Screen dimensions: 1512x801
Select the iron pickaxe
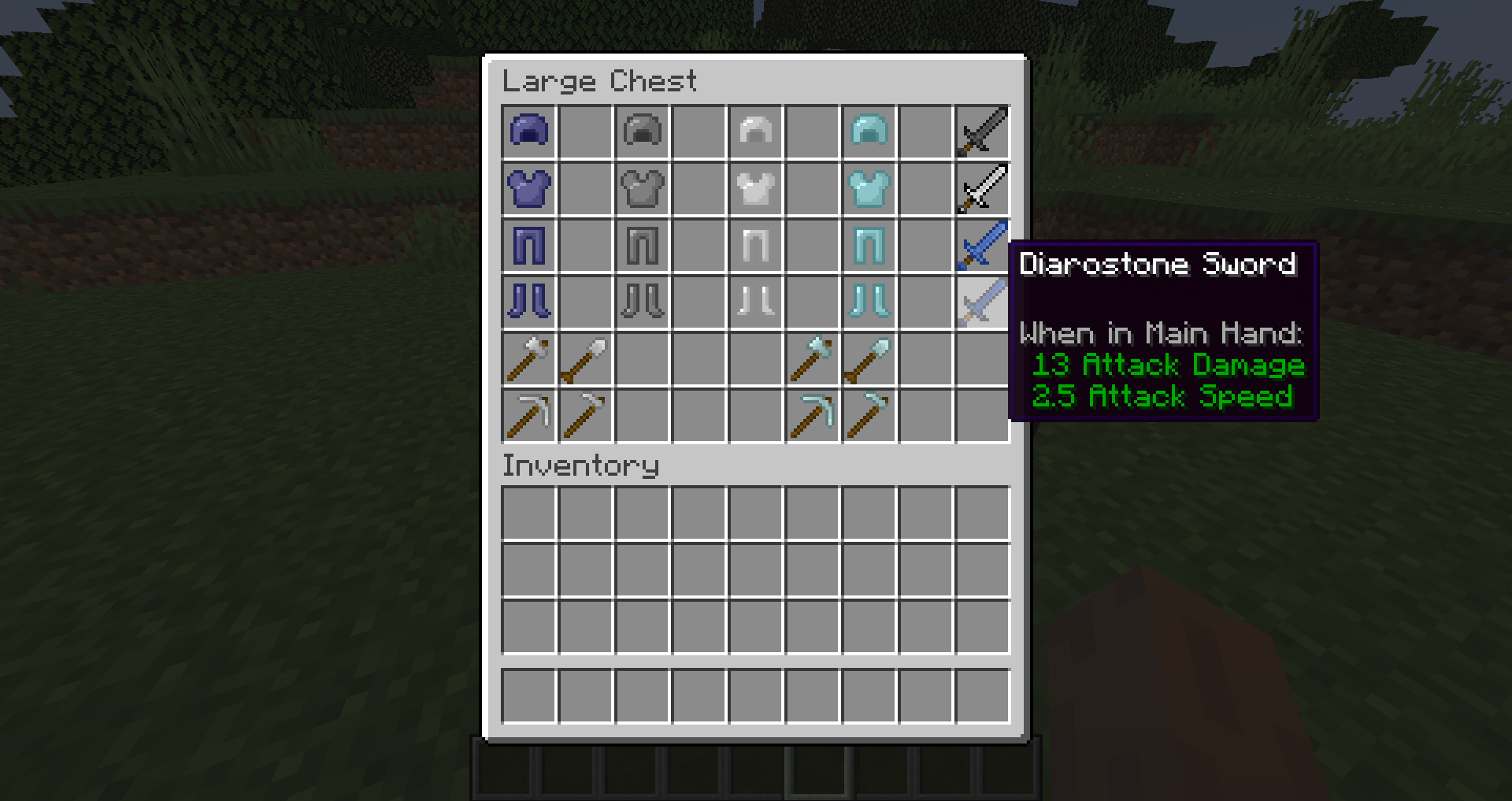point(528,415)
